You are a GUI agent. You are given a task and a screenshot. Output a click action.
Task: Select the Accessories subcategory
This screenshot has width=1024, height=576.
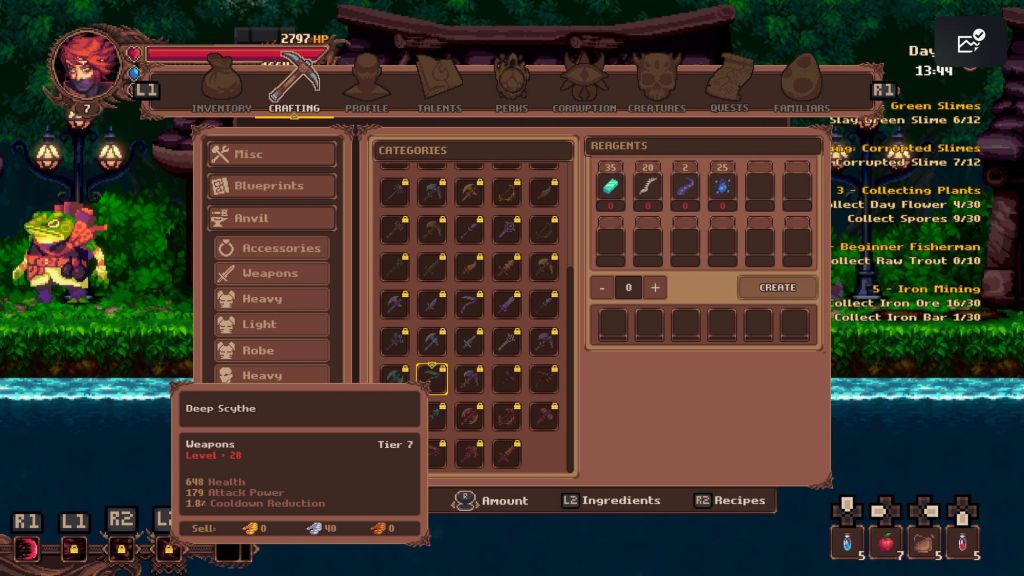click(272, 248)
